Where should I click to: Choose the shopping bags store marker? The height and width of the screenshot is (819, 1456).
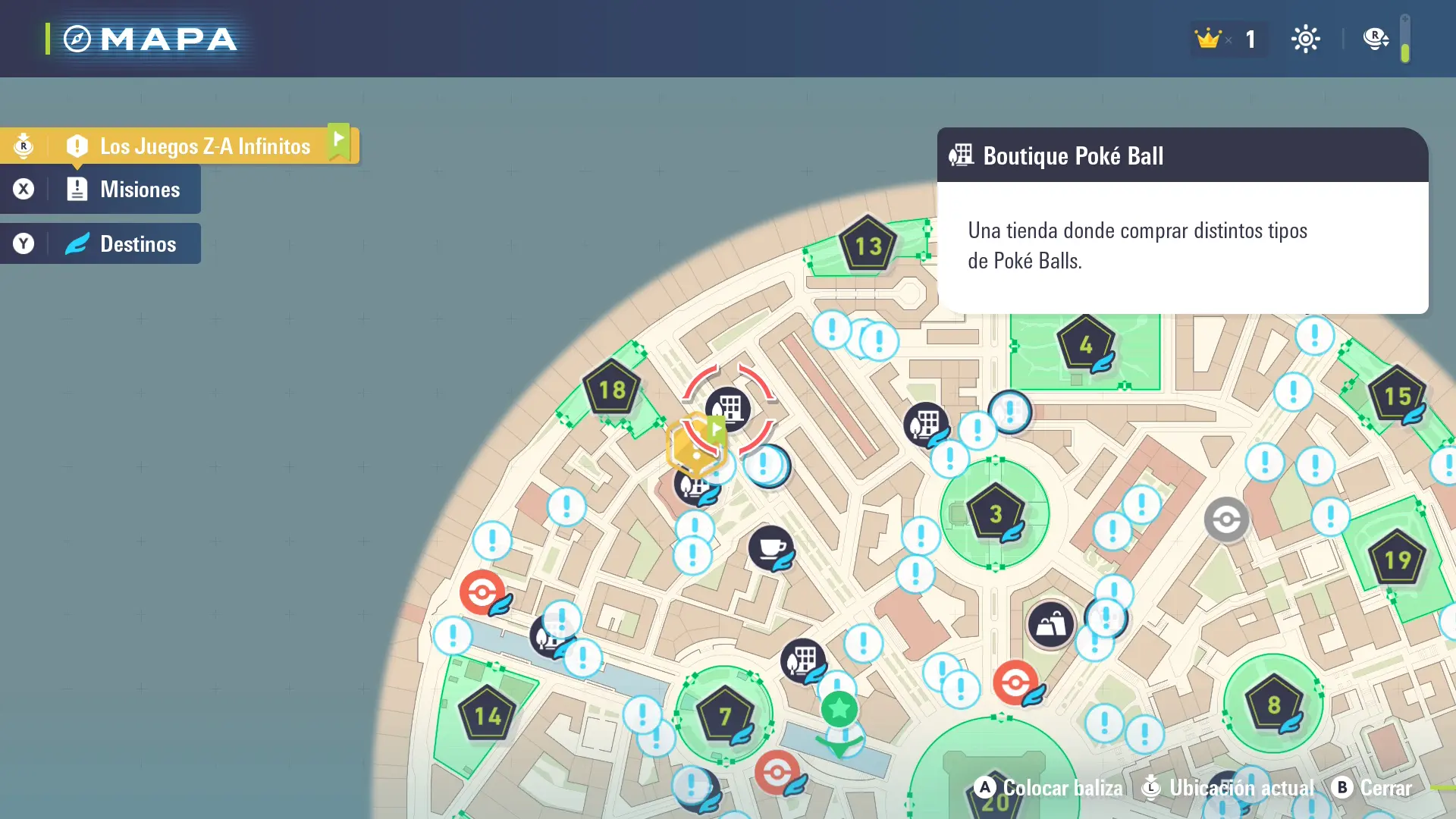(x=1050, y=625)
